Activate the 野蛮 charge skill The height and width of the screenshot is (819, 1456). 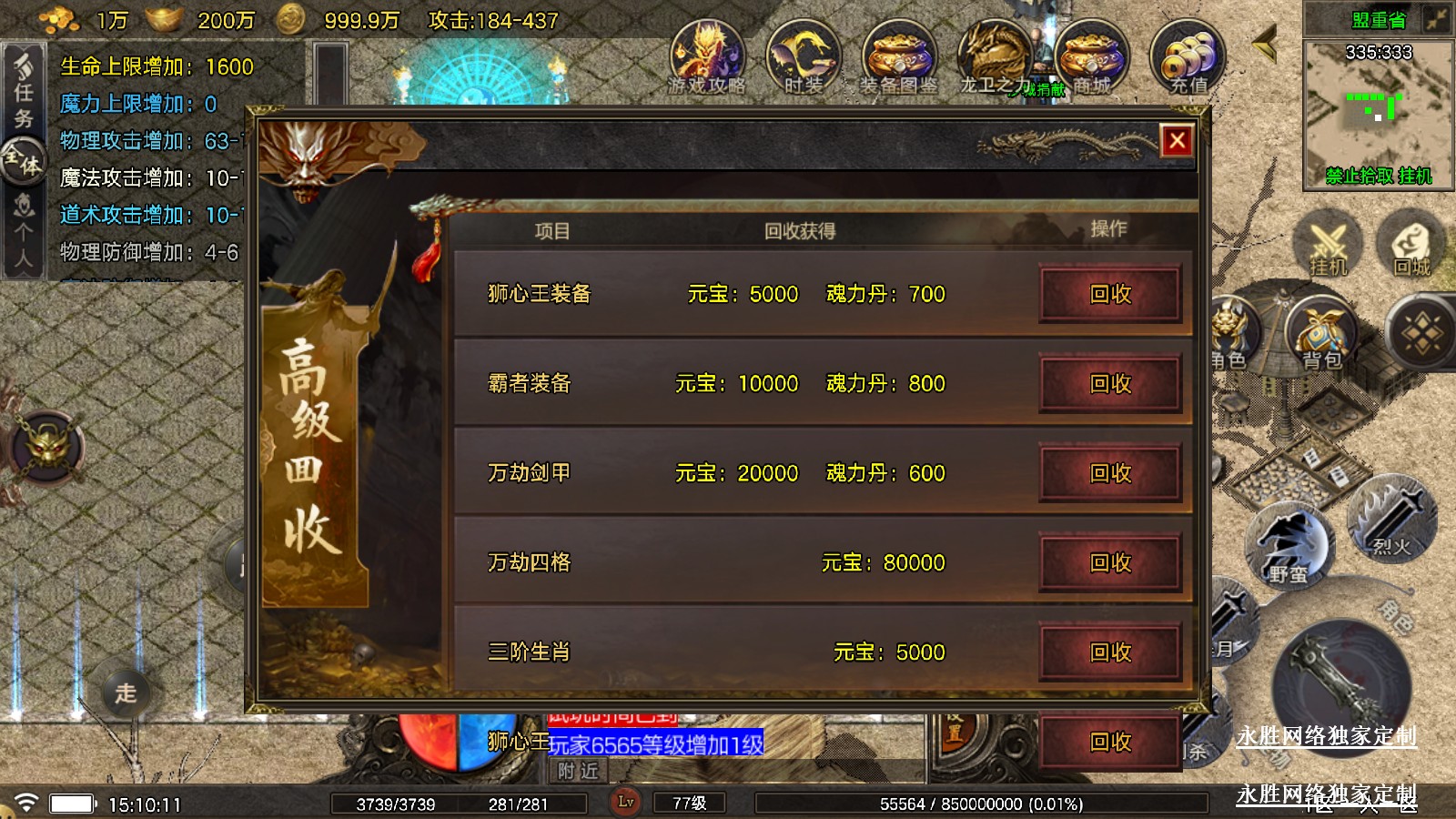pyautogui.click(x=1288, y=546)
